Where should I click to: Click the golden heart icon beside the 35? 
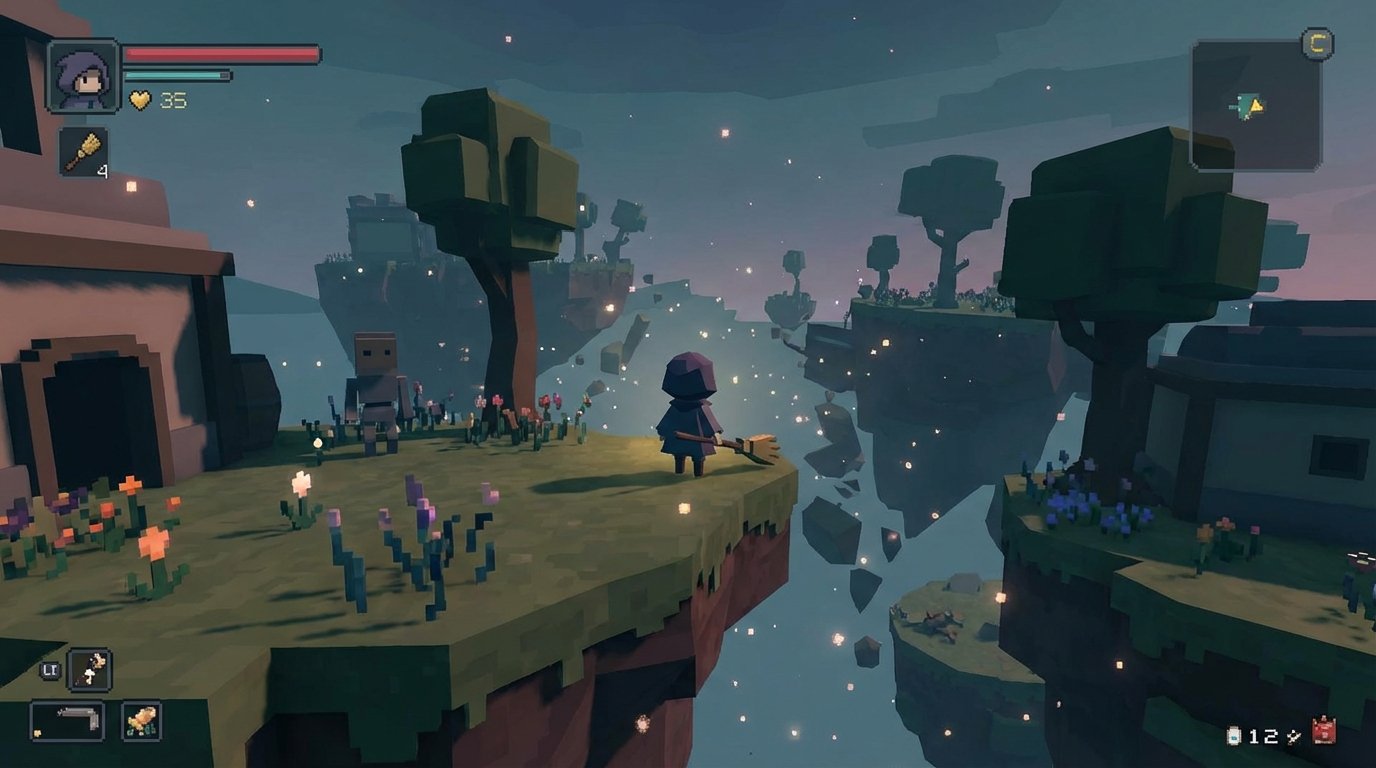coord(141,99)
